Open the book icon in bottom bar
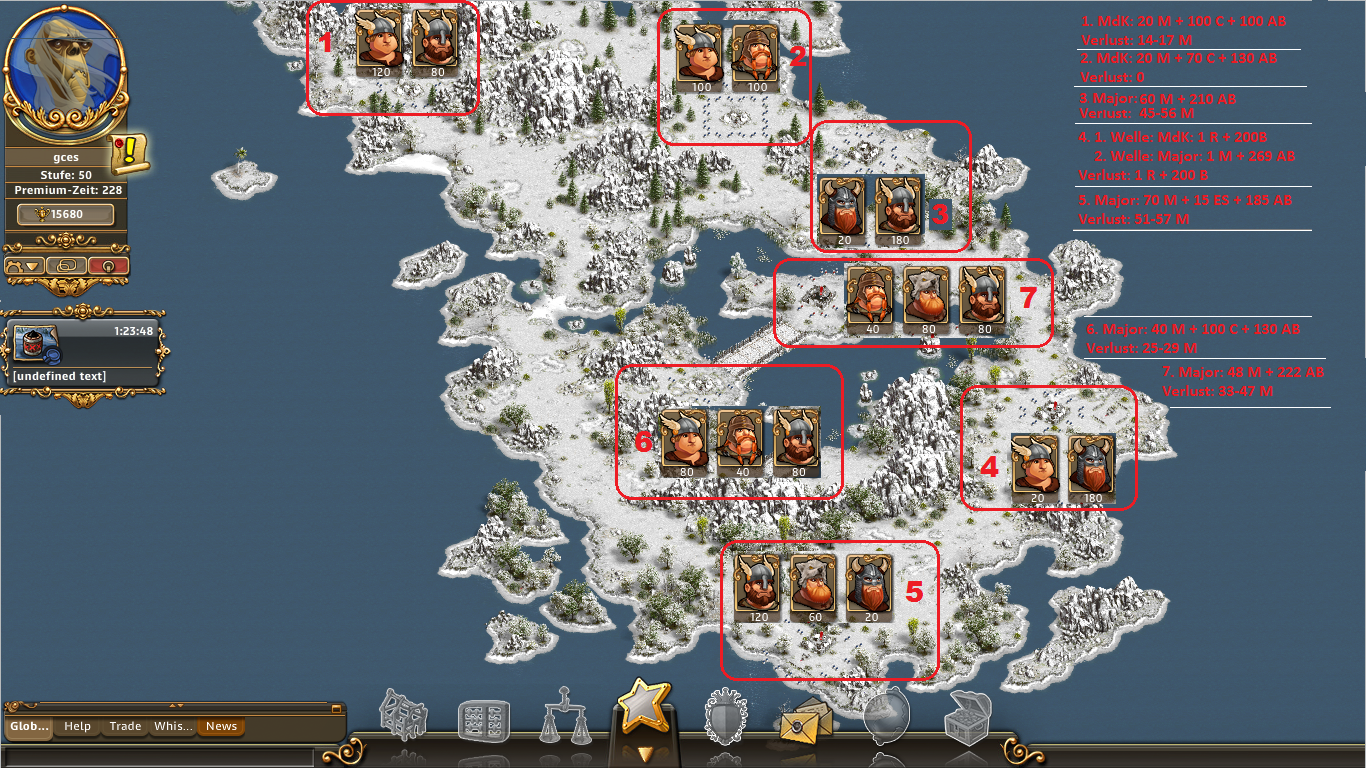 483,722
